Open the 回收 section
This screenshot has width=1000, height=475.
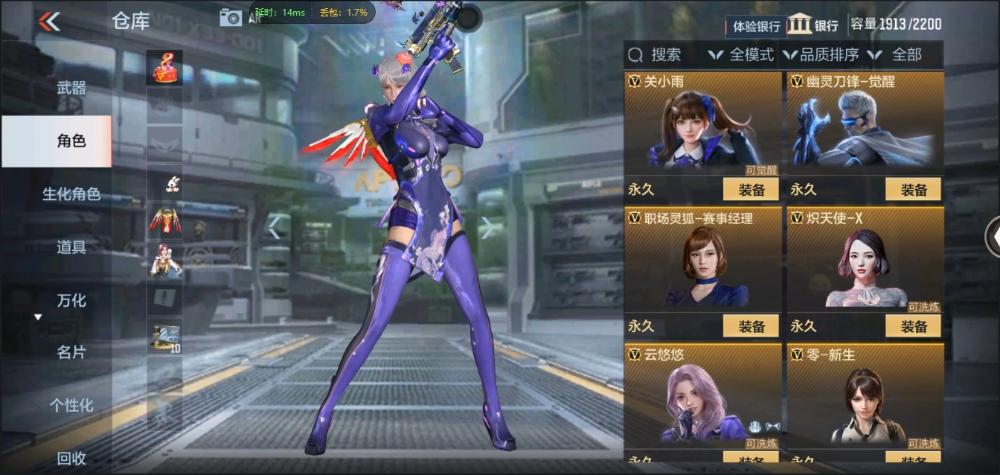click(x=71, y=458)
